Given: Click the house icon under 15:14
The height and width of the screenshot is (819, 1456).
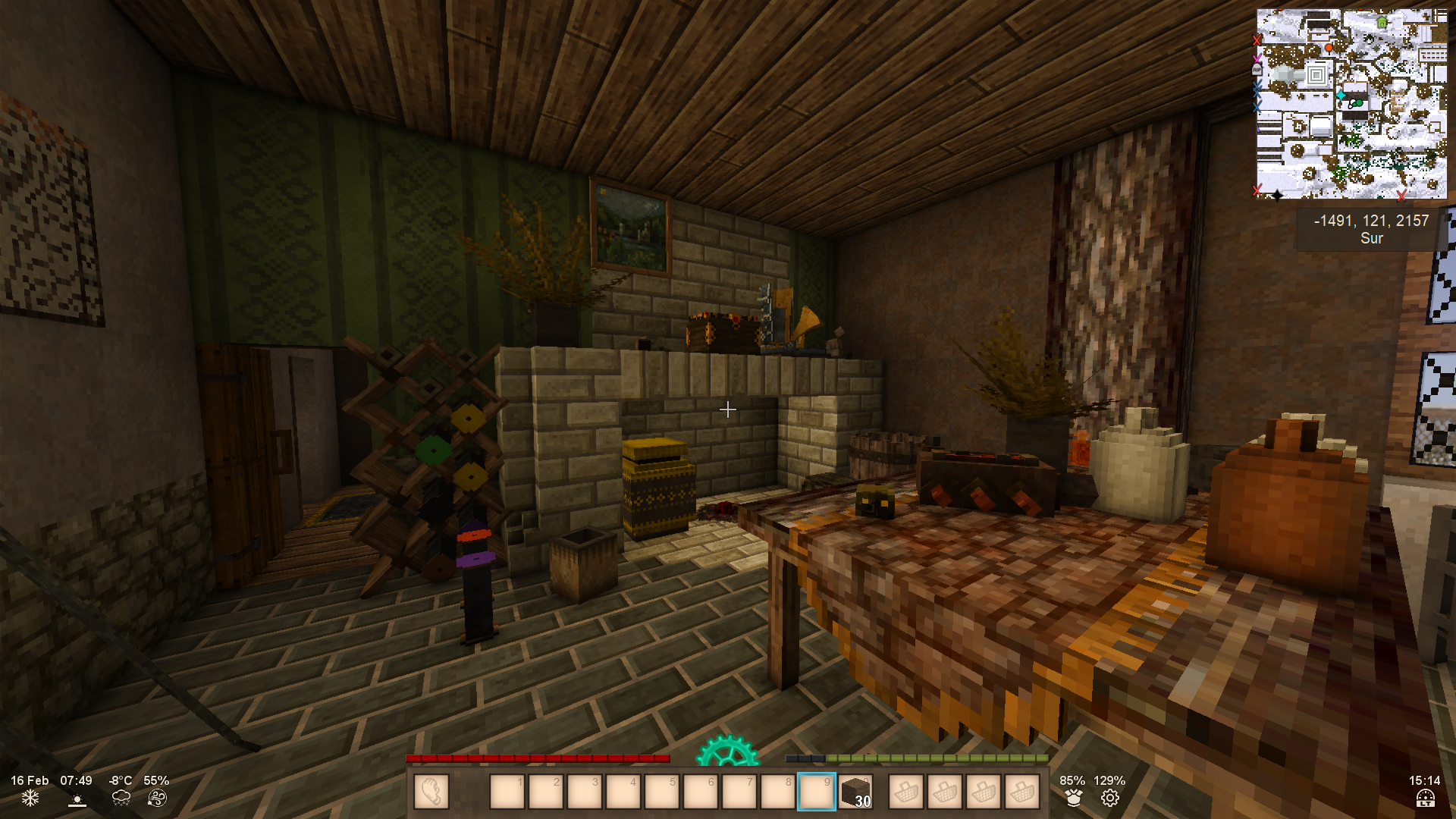Looking at the screenshot, I should tap(1425, 799).
